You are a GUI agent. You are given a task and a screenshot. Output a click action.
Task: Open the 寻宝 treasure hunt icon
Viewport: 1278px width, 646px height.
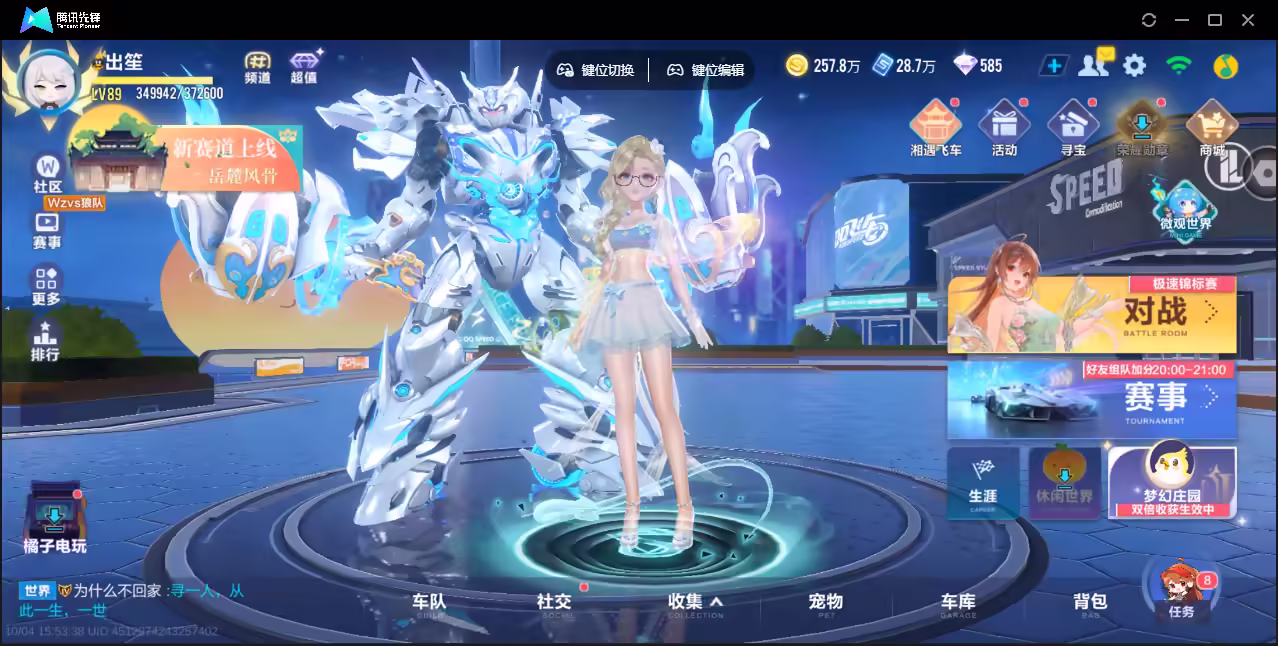1073,131
